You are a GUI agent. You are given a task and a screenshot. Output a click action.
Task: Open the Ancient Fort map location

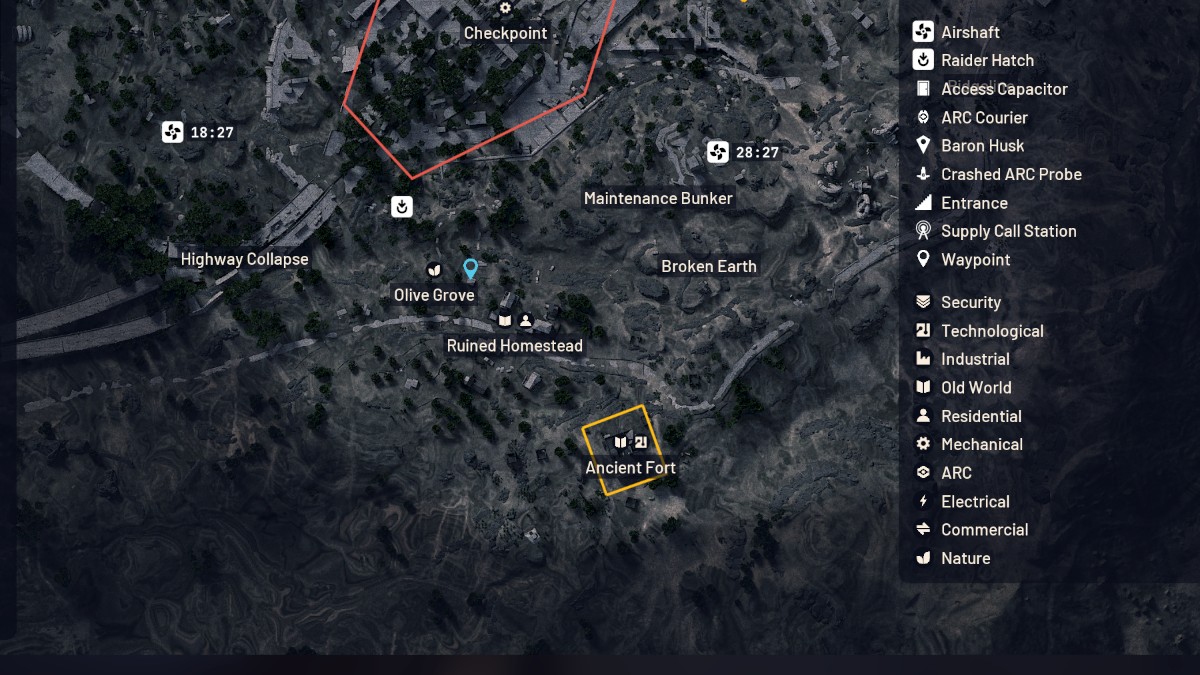(x=630, y=467)
